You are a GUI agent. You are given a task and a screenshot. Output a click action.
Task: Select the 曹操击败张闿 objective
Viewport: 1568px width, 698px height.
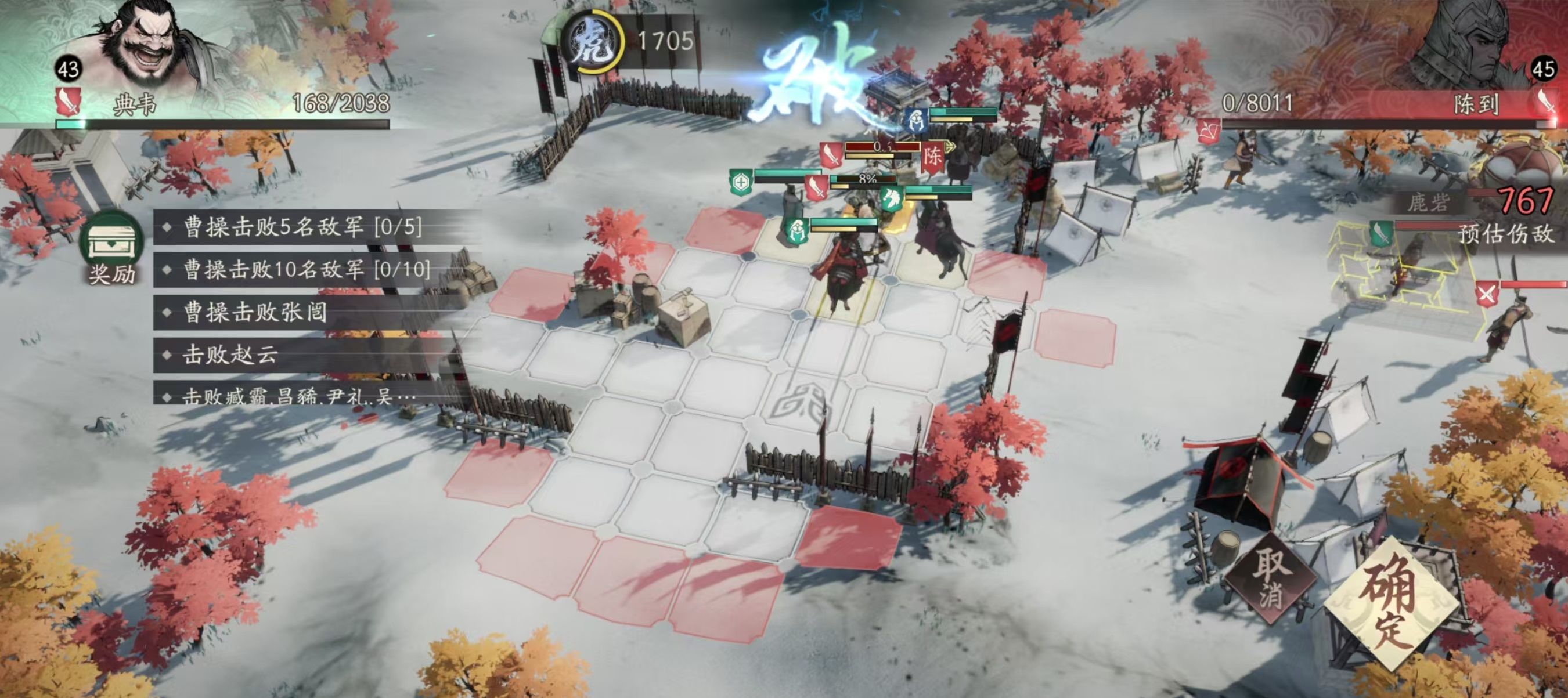coord(255,312)
